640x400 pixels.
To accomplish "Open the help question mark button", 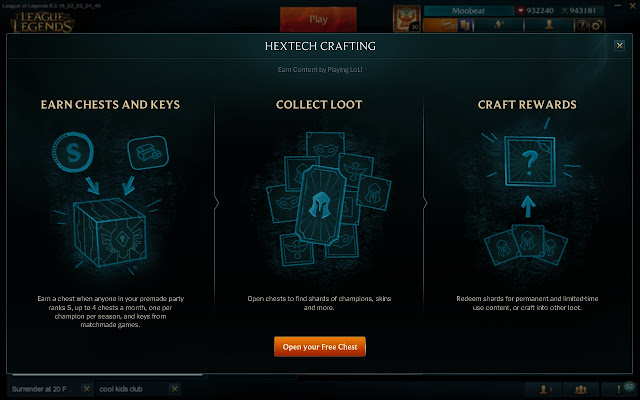I will click(x=582, y=26).
